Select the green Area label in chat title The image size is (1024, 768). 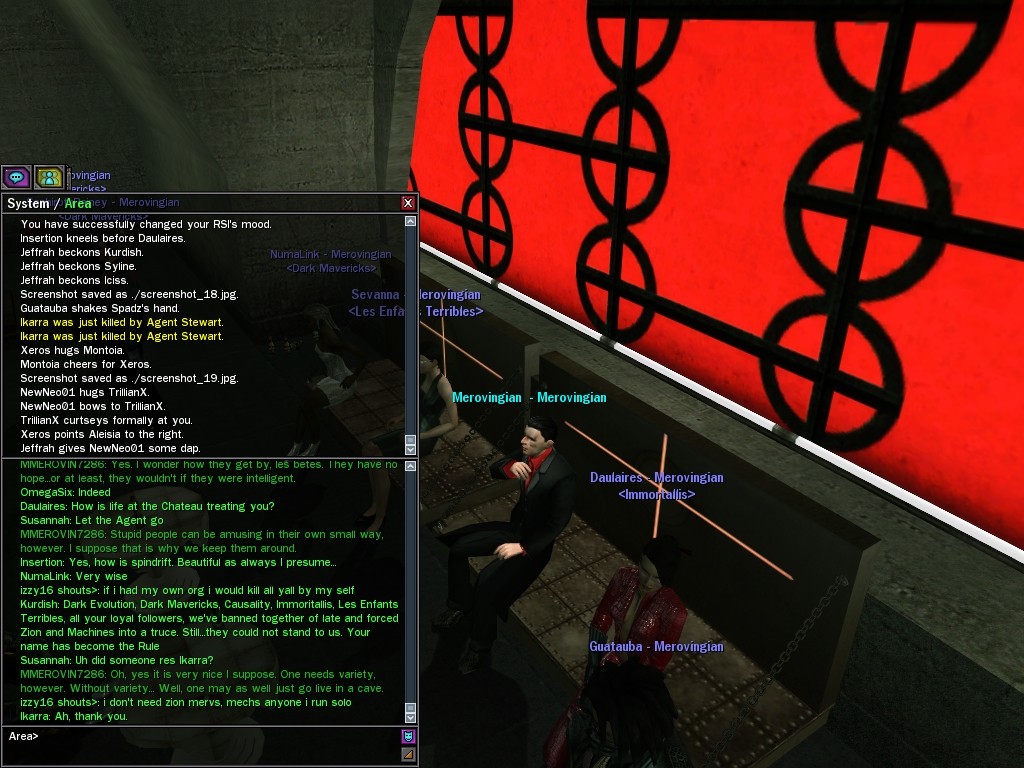78,204
